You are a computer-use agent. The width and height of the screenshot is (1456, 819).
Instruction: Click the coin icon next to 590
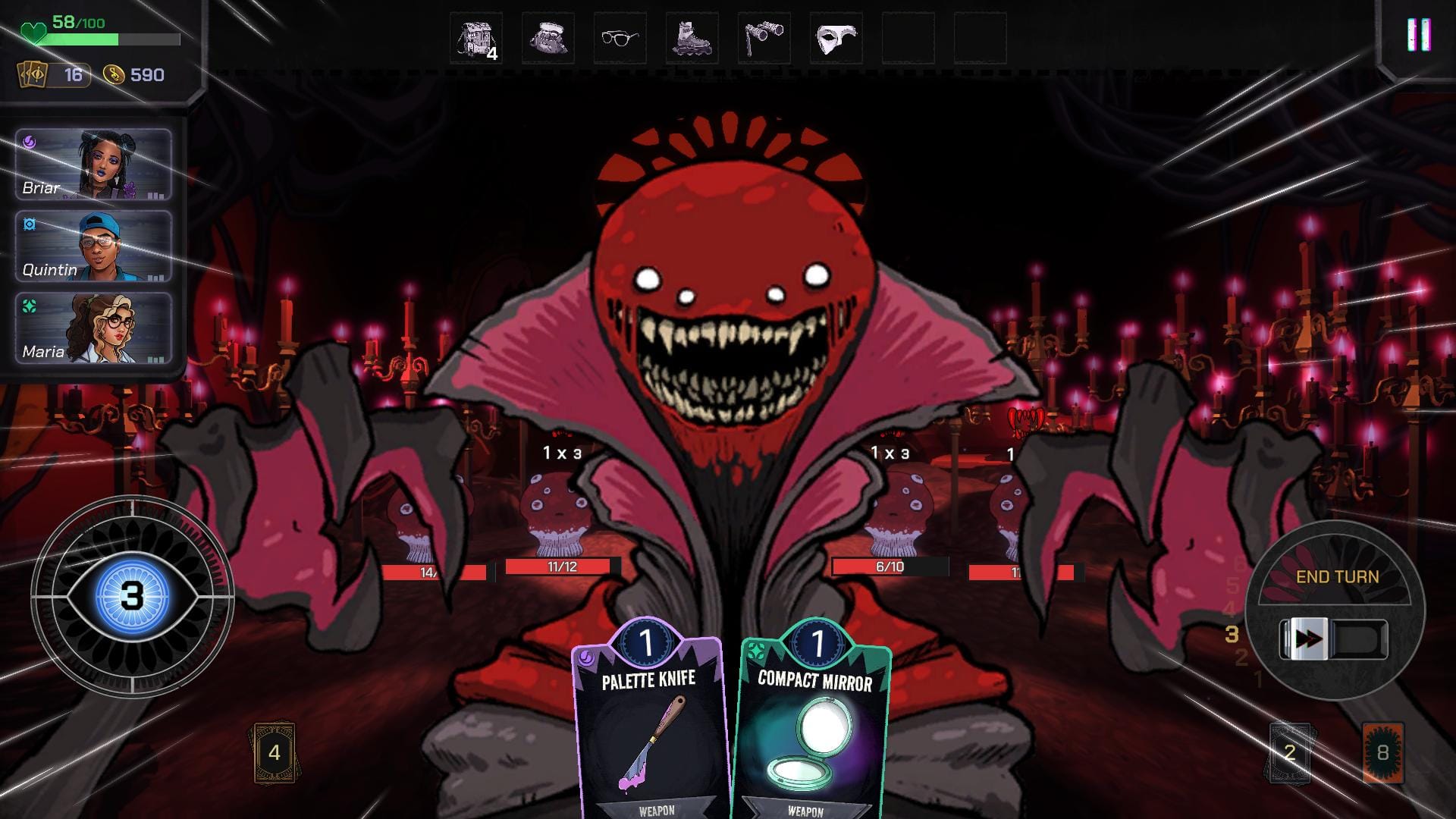112,75
